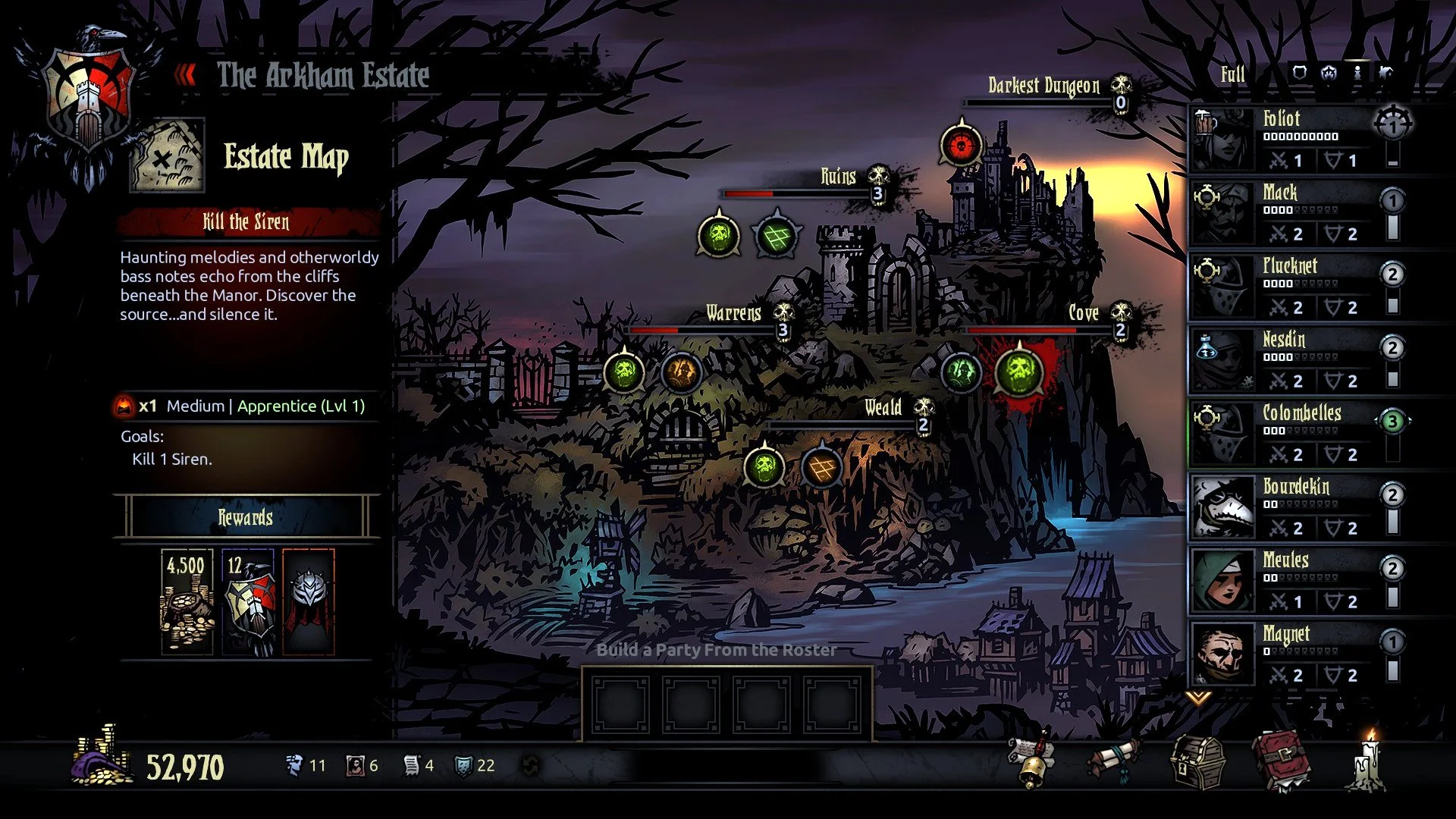Click the candle icon in bottom bar
1456x819 pixels.
[x=1370, y=761]
